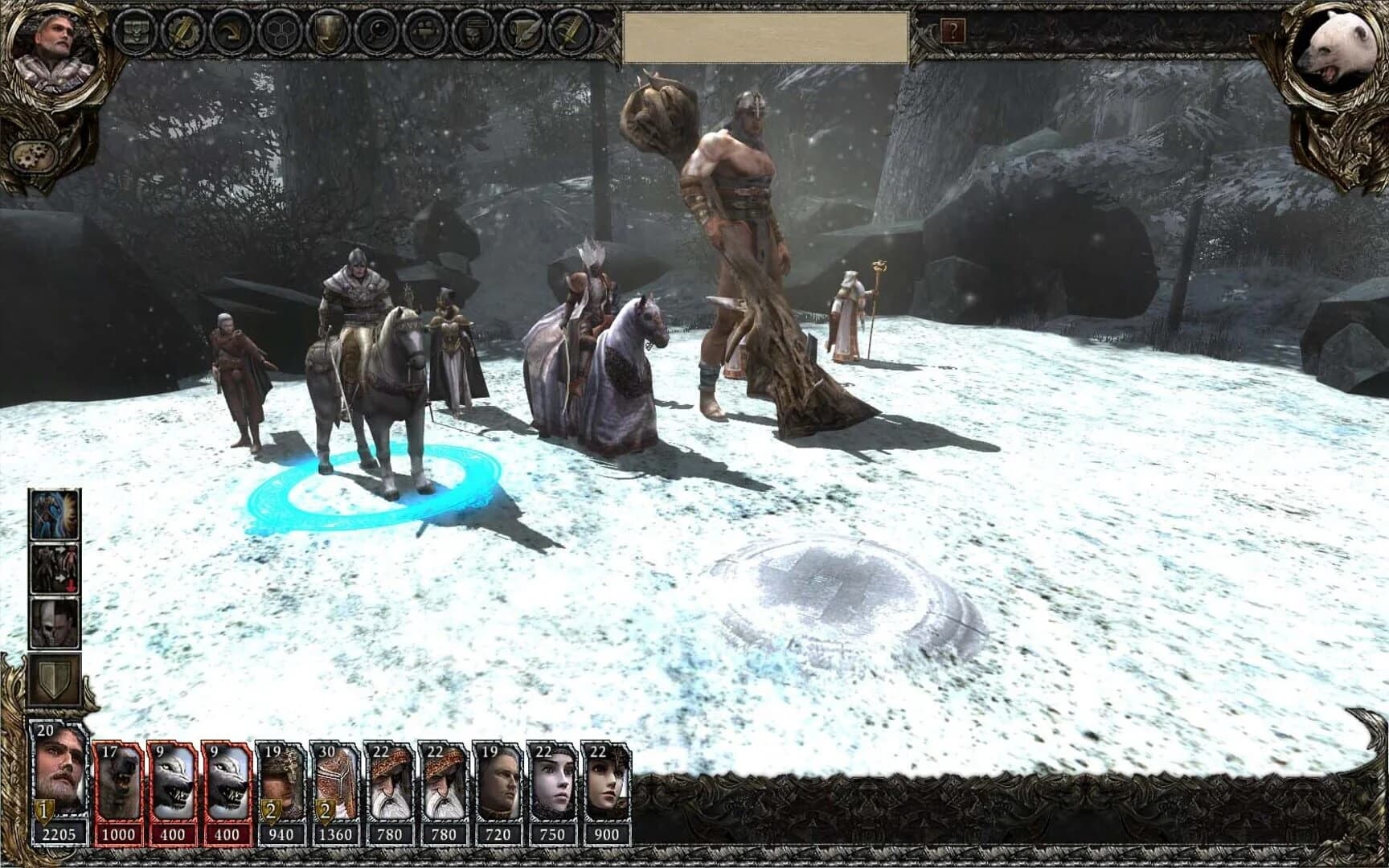The height and width of the screenshot is (868, 1389).
Task: Toggle the half-skull face ability icon
Action: [x=53, y=623]
